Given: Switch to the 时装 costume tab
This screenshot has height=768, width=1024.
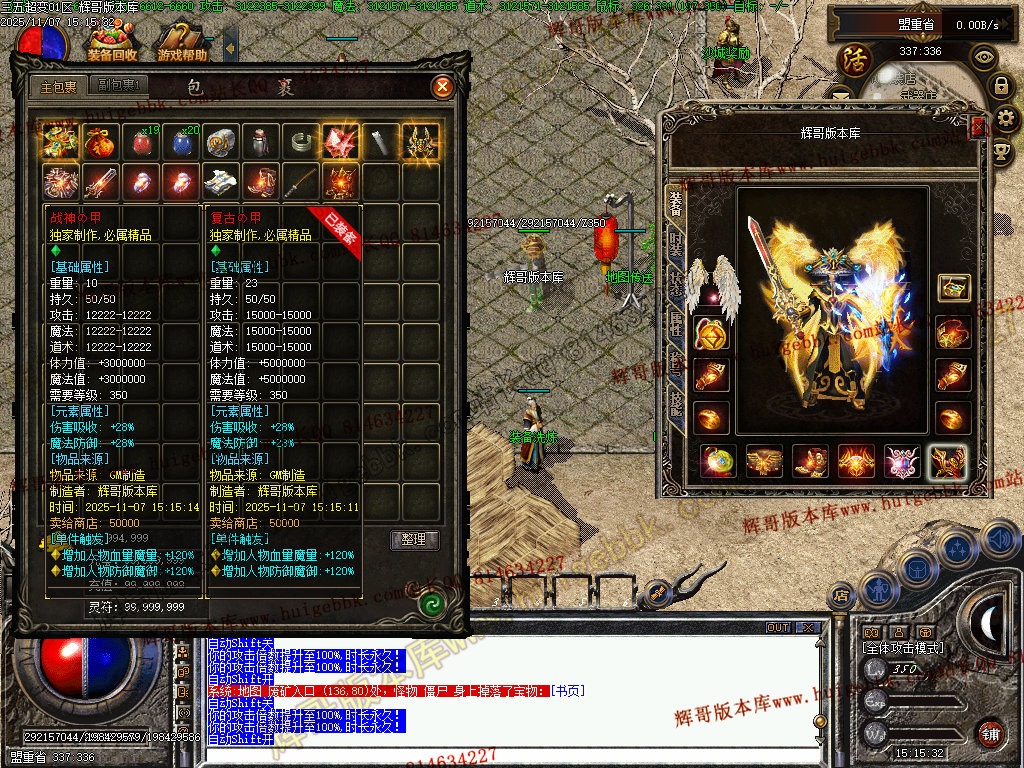Looking at the screenshot, I should click(x=675, y=243).
